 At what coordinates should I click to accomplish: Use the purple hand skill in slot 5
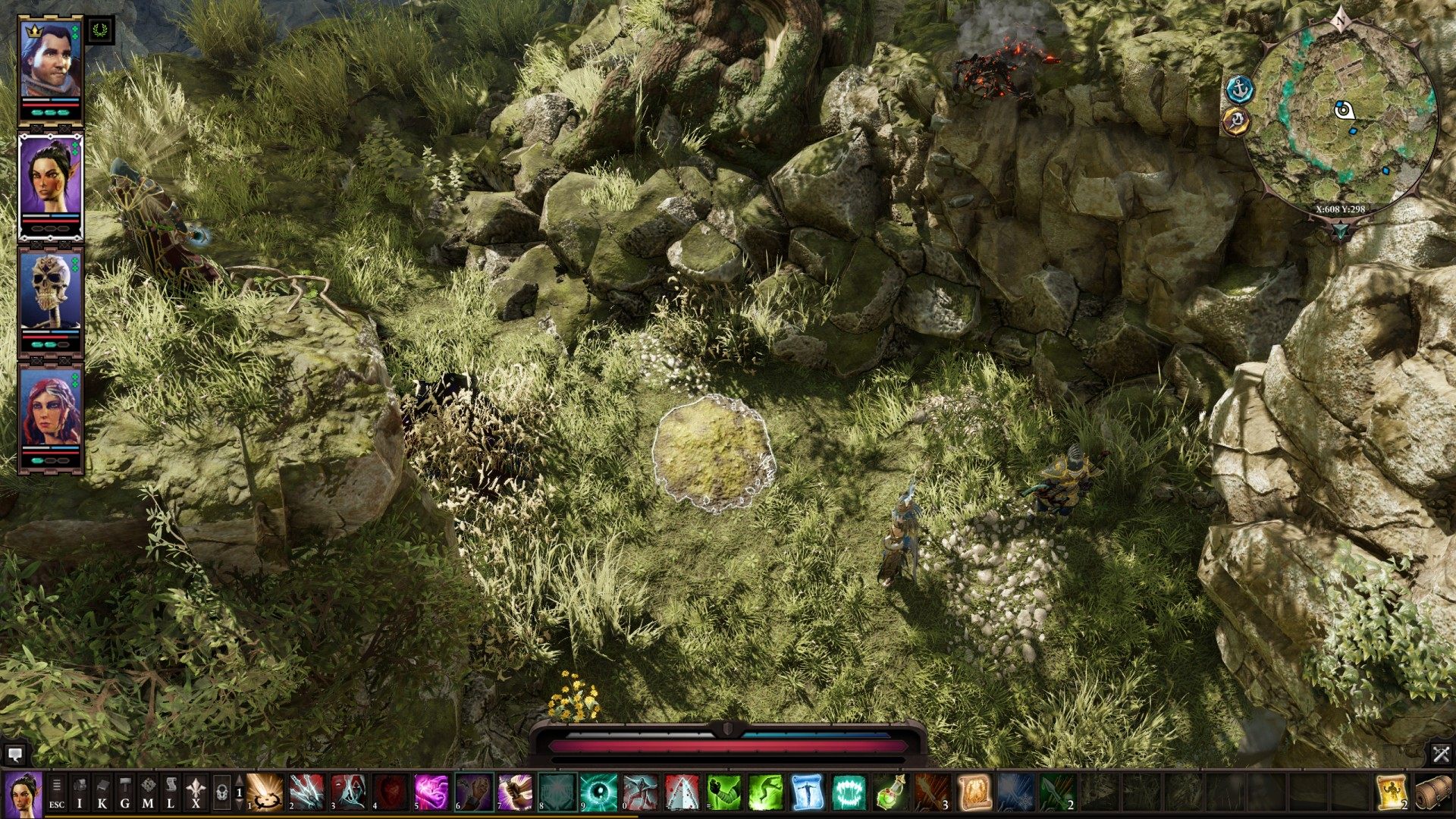click(x=431, y=792)
